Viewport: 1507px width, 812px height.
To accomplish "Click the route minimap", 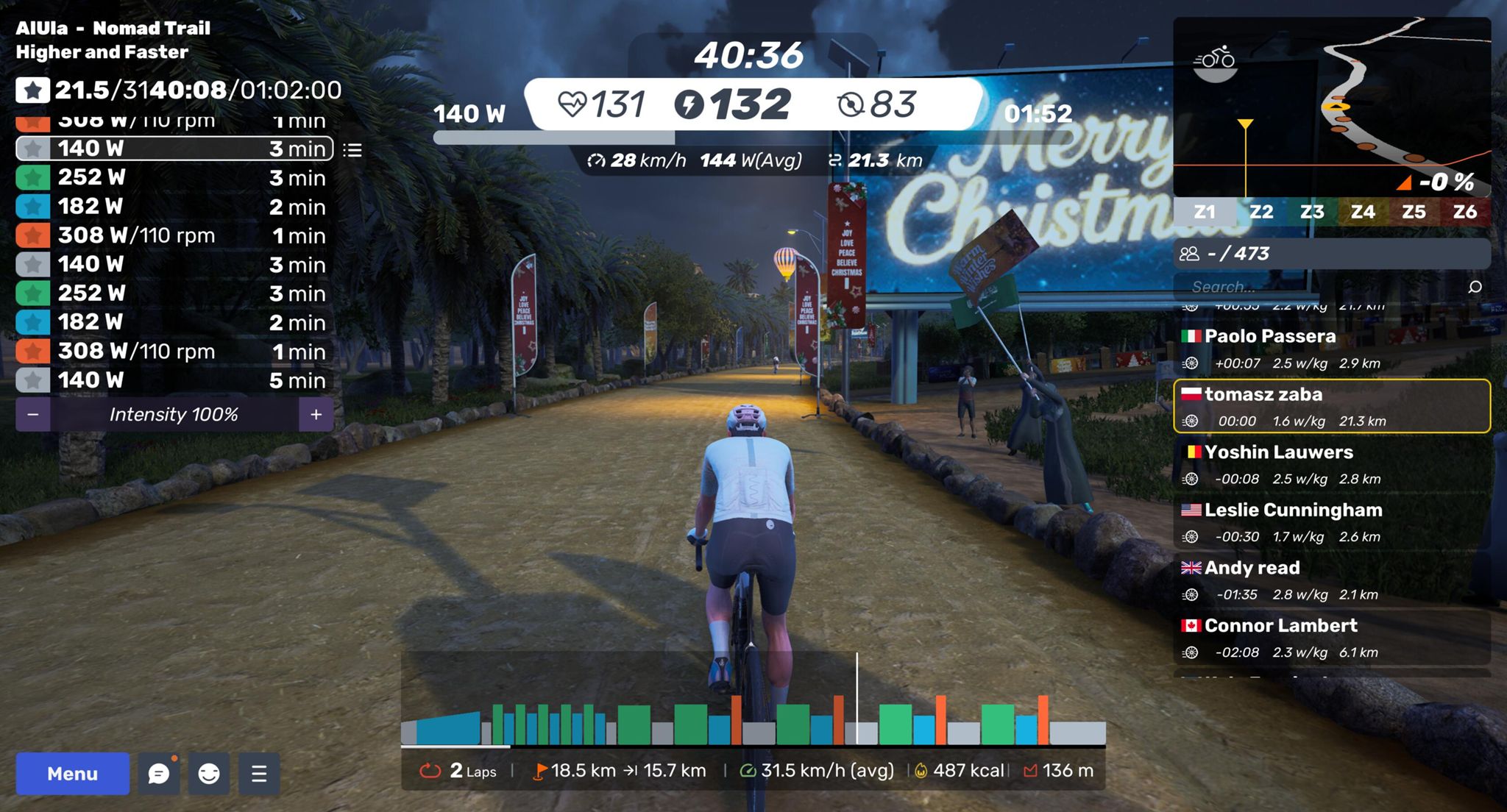I will 1332,107.
